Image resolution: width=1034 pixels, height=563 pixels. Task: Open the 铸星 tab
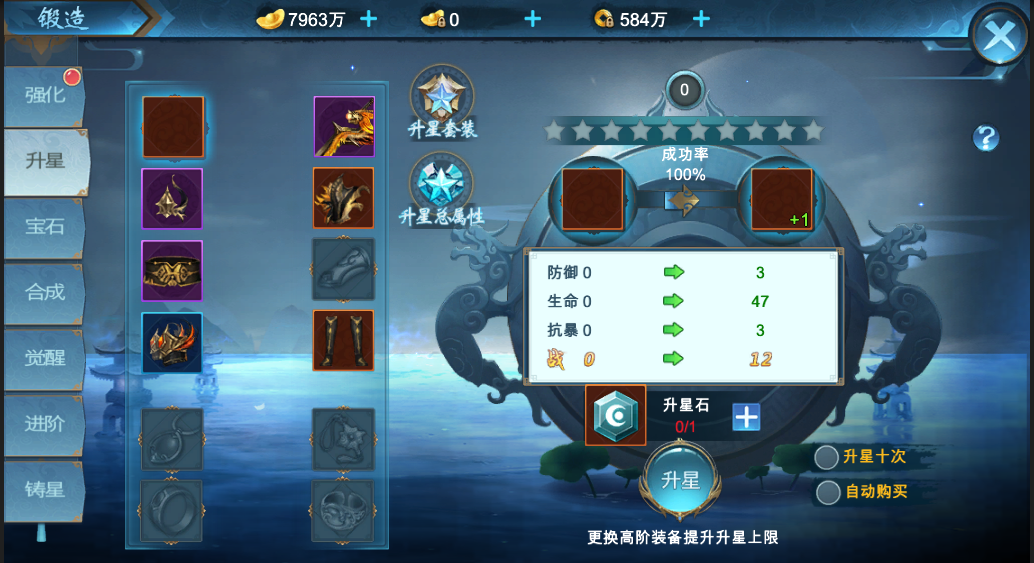click(45, 490)
